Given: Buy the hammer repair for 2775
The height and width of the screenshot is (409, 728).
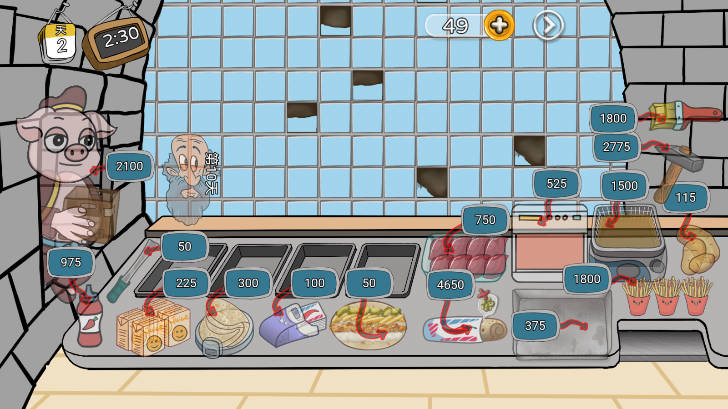Looking at the screenshot, I should (616, 148).
